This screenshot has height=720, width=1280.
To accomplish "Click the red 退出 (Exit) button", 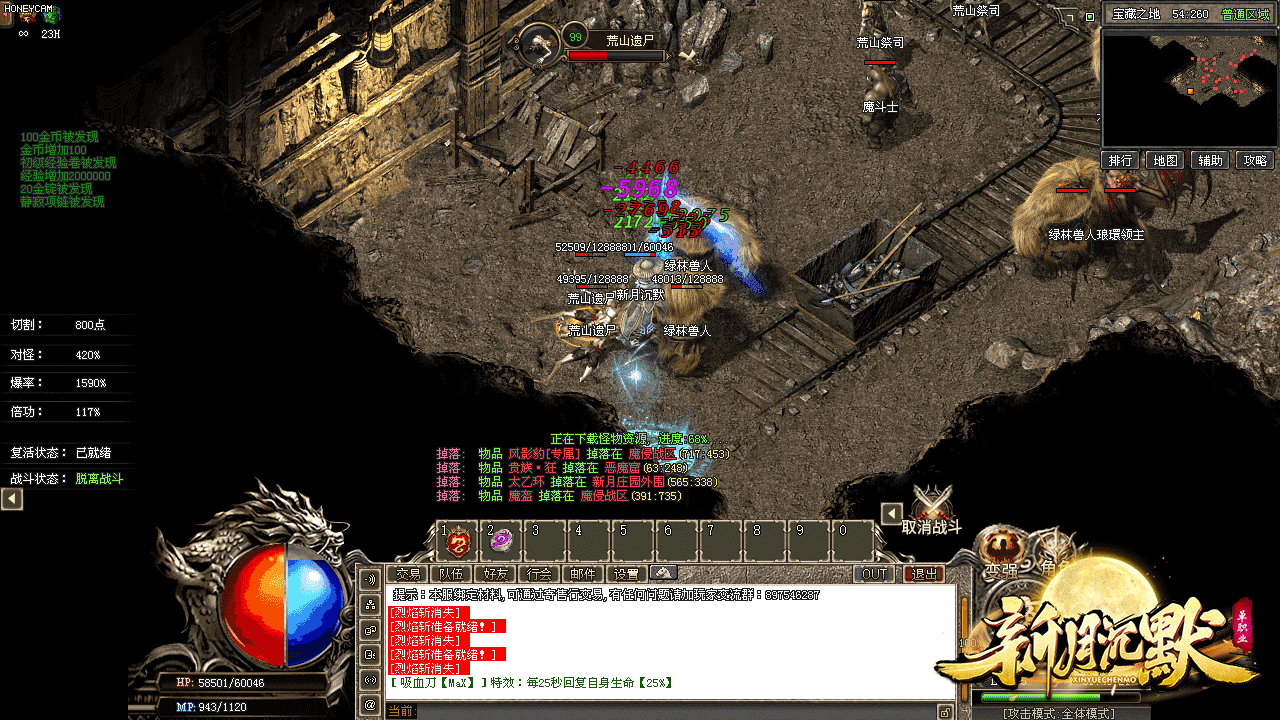I will [923, 574].
